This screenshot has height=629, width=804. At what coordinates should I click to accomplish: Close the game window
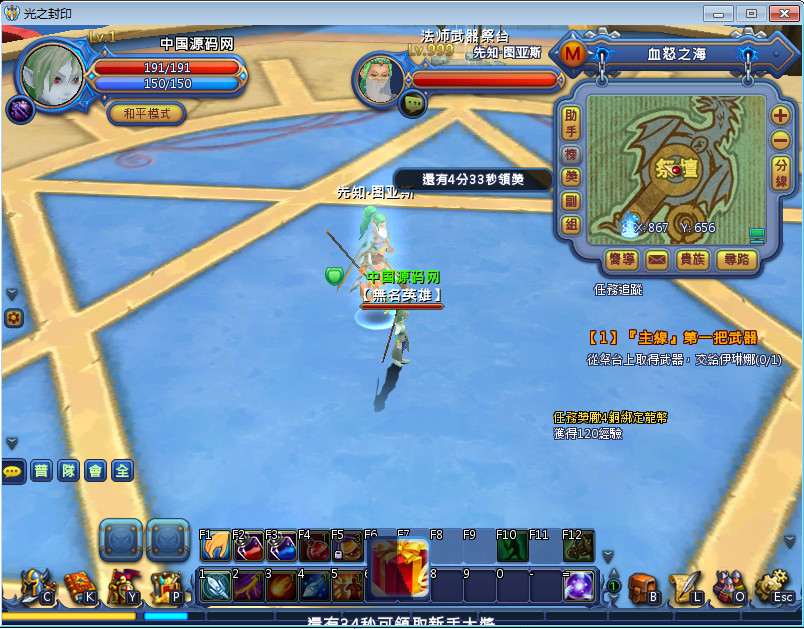(x=781, y=13)
